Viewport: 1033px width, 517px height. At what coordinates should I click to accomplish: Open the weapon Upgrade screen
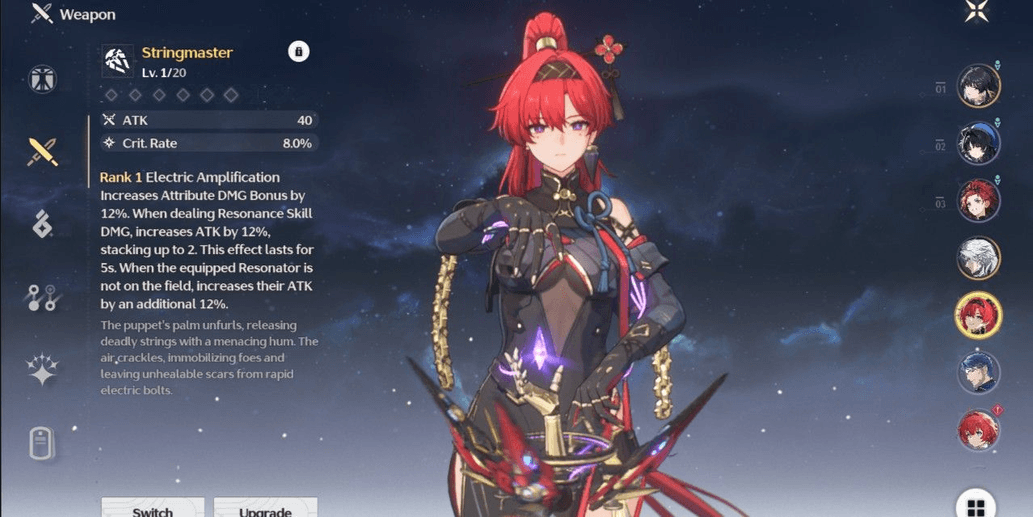coord(265,508)
